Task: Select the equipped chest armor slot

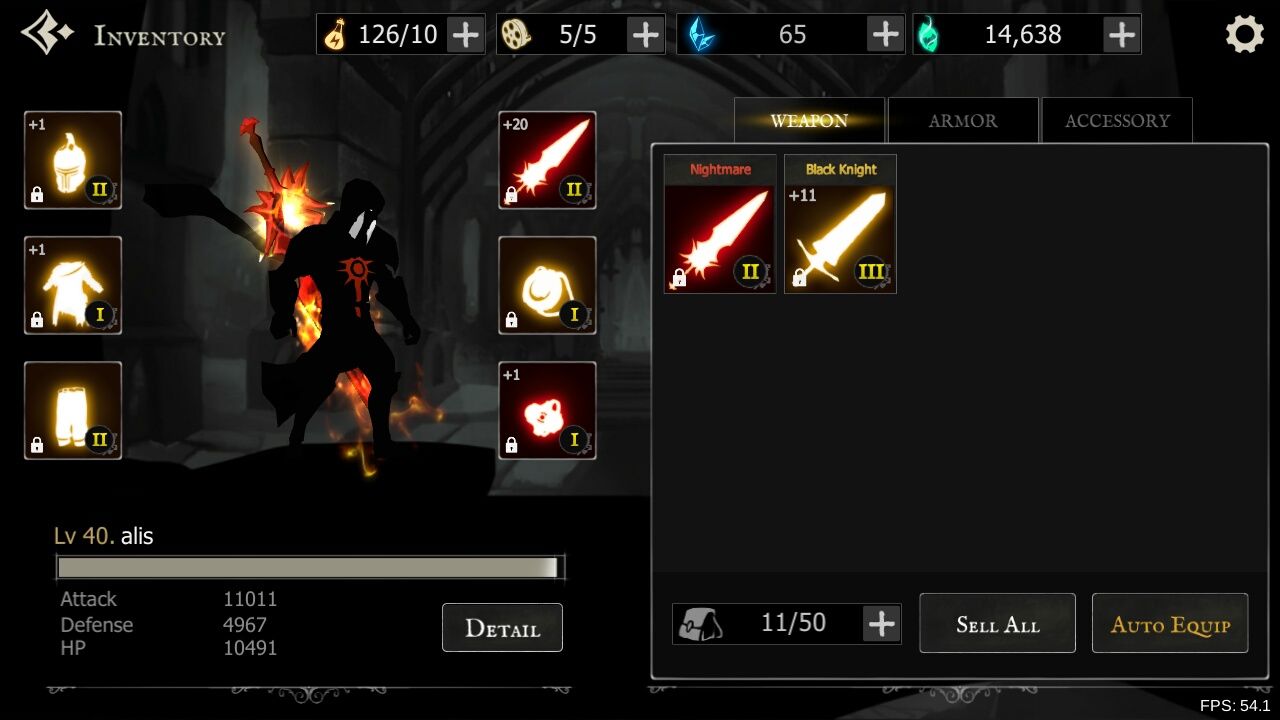Action: click(x=73, y=285)
